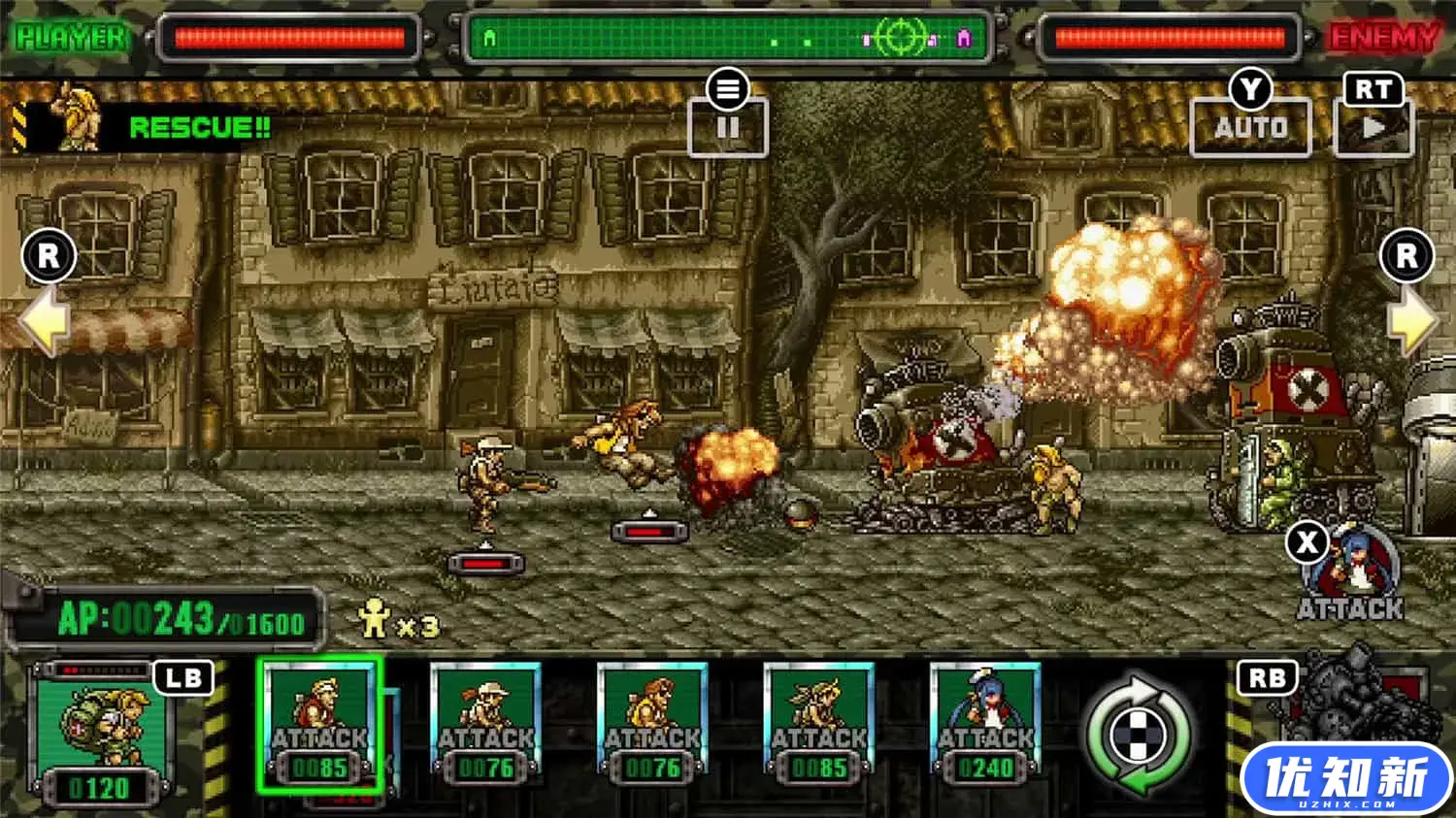
Task: Select the ENEMY label on the right
Action: click(1382, 39)
